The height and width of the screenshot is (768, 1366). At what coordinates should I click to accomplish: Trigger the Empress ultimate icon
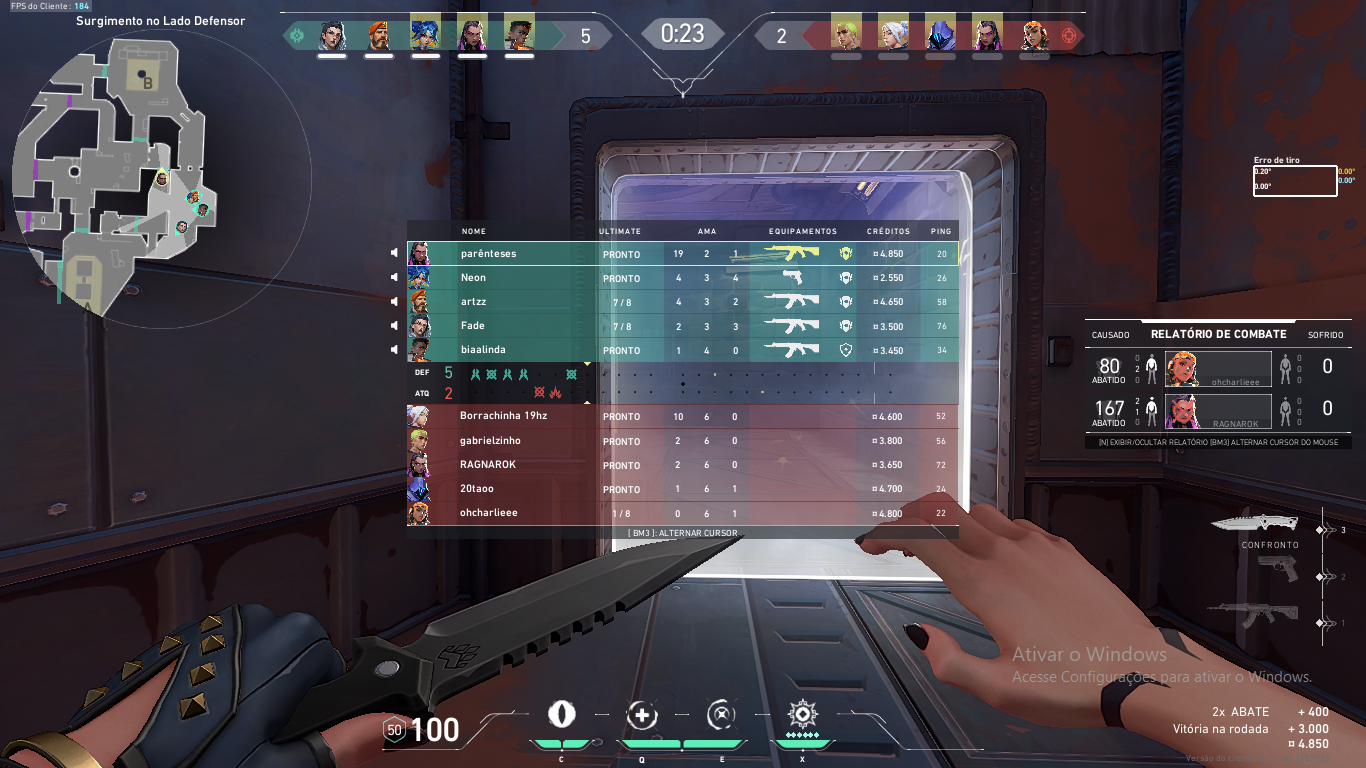coord(801,714)
